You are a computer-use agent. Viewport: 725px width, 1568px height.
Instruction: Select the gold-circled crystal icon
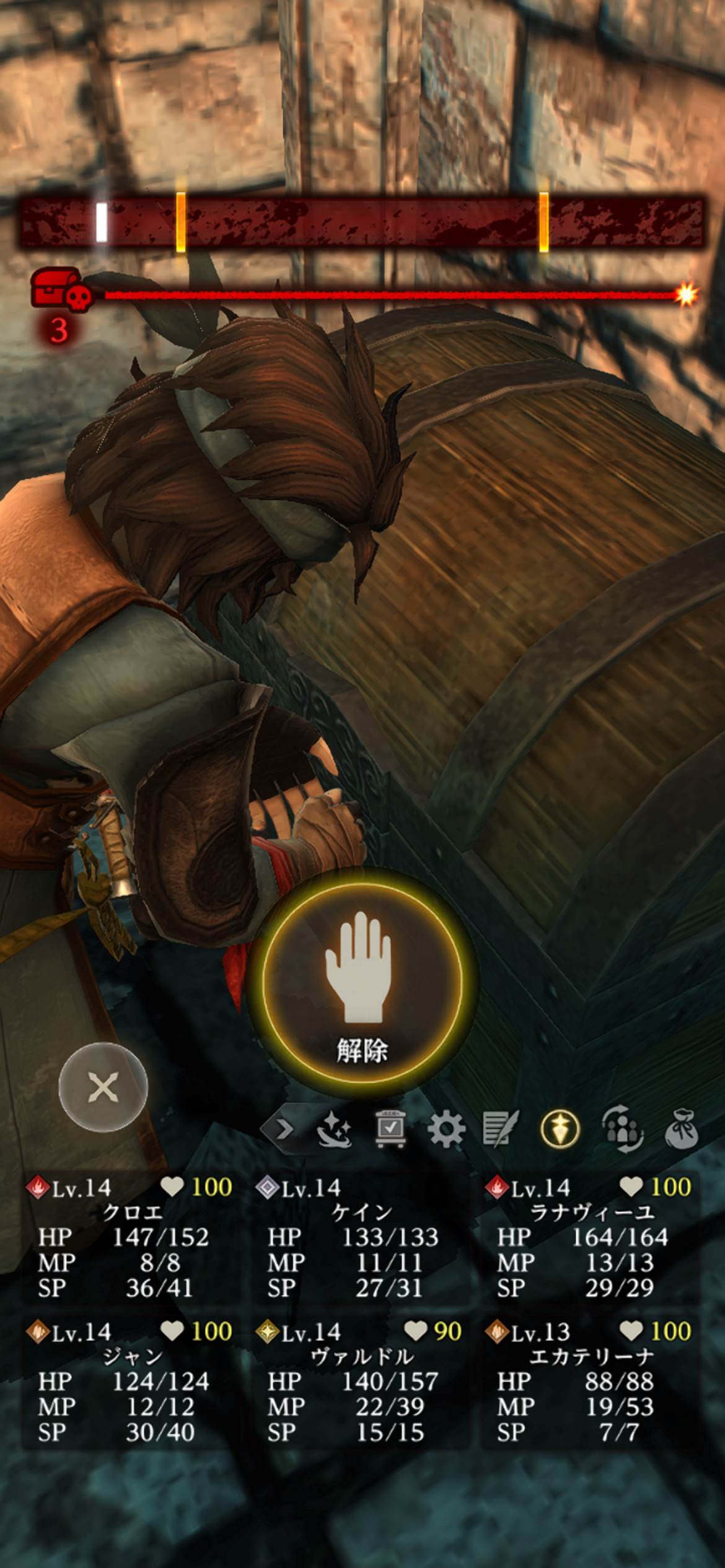[x=560, y=1130]
